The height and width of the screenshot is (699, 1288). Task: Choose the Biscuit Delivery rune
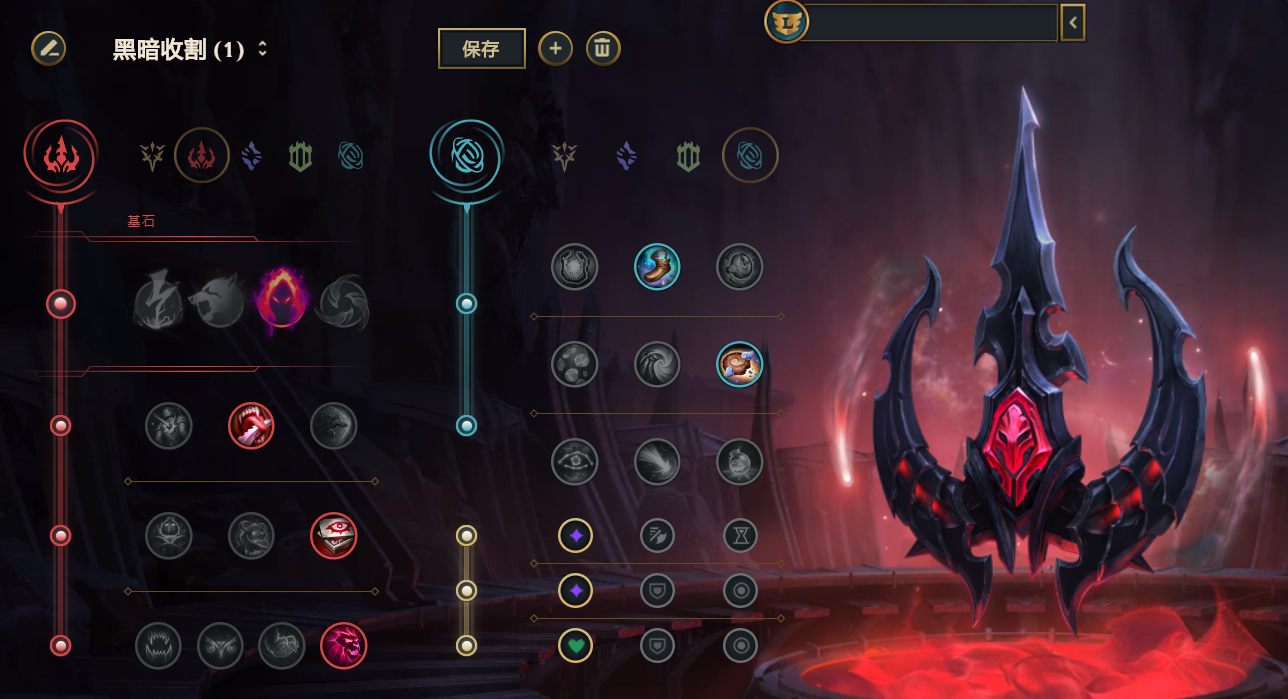[740, 365]
